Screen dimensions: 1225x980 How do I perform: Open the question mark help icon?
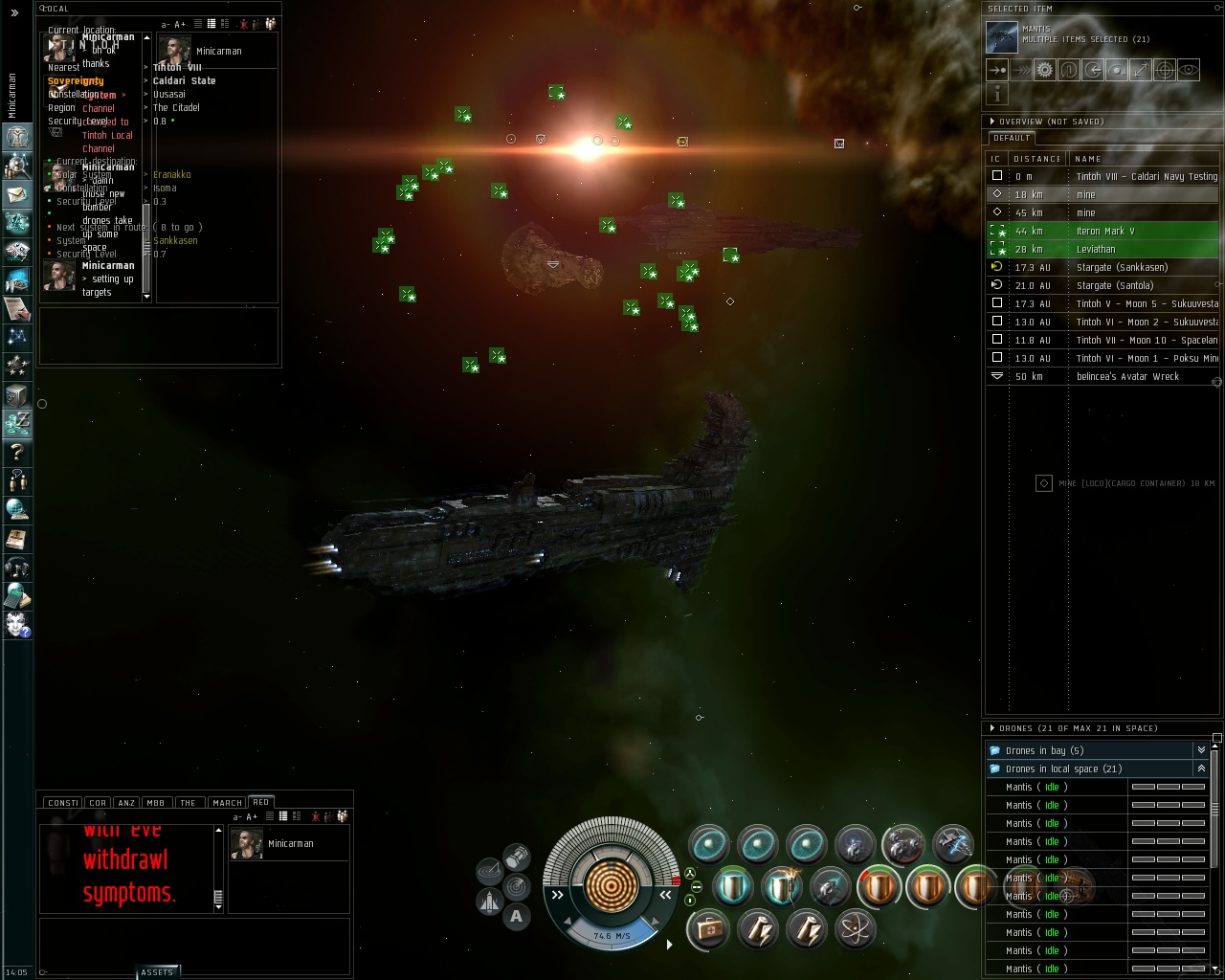[x=16, y=452]
